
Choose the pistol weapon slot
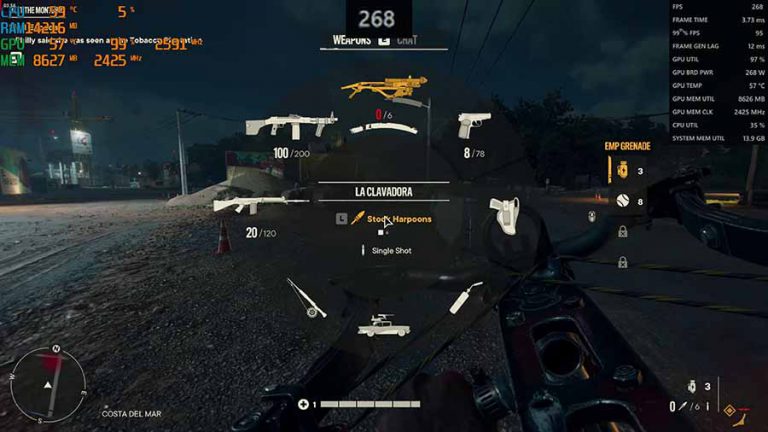pos(473,125)
